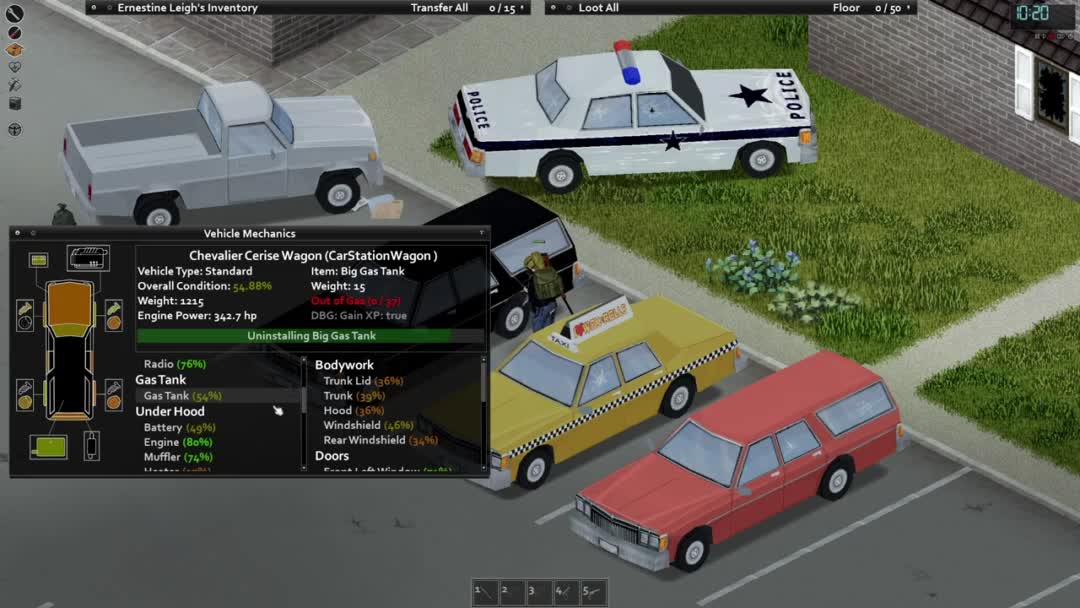Click the wrench-head weapon icon in sidebar
Screen dimensions: 1080x608
pyautogui.click(x=15, y=14)
